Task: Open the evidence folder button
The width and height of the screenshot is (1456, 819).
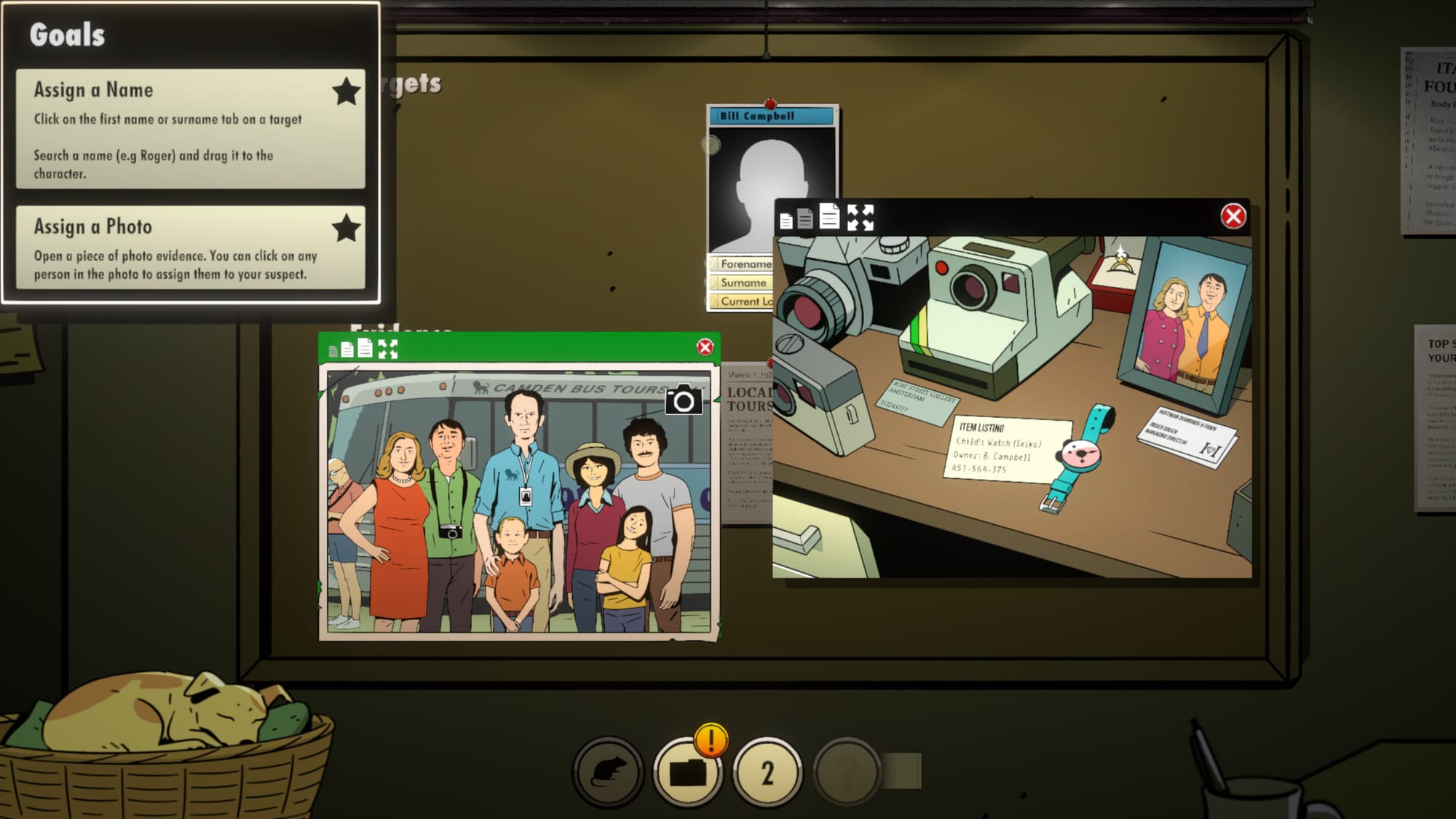Action: (687, 772)
